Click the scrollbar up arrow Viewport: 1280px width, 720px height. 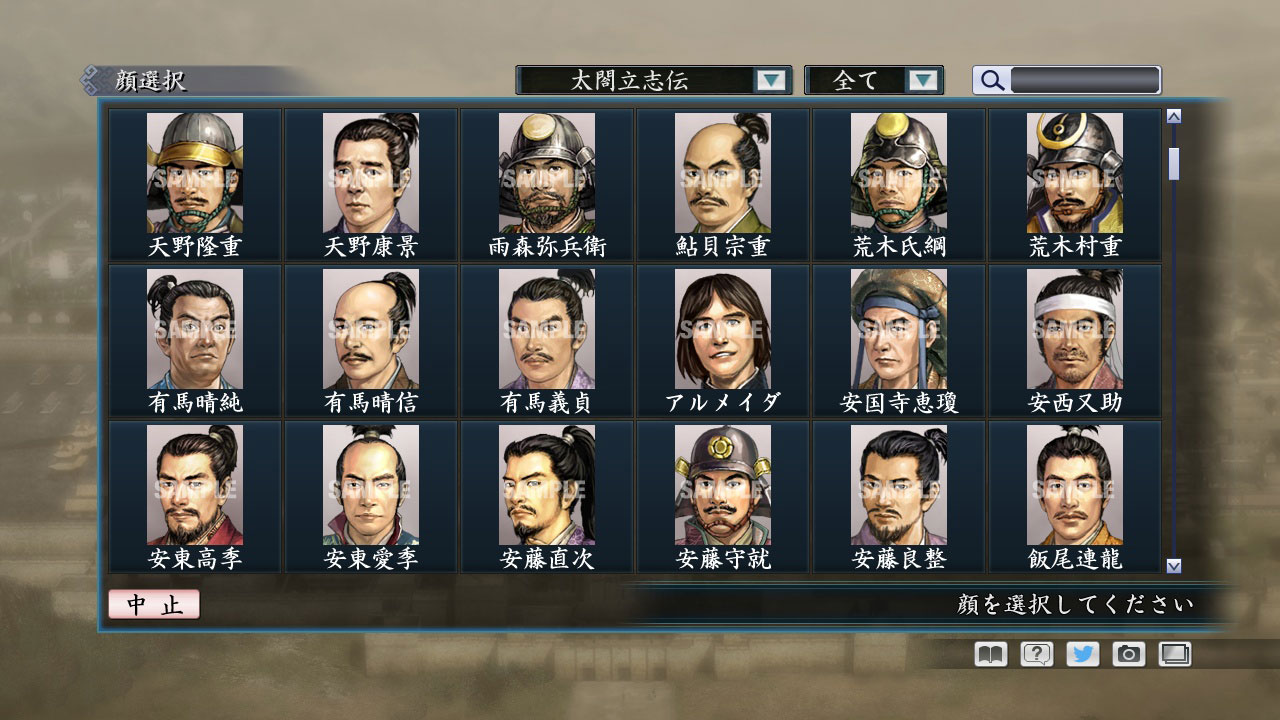pos(1172,114)
